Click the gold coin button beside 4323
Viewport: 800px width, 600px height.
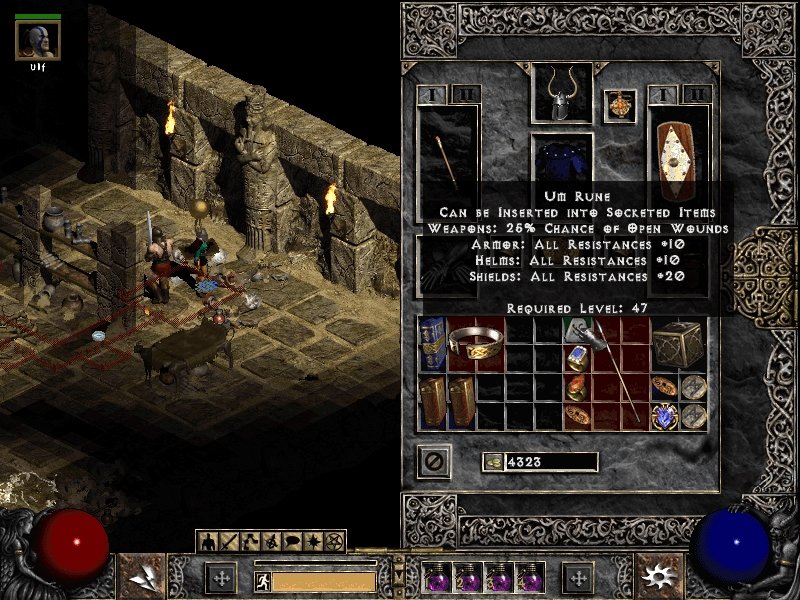(492, 461)
